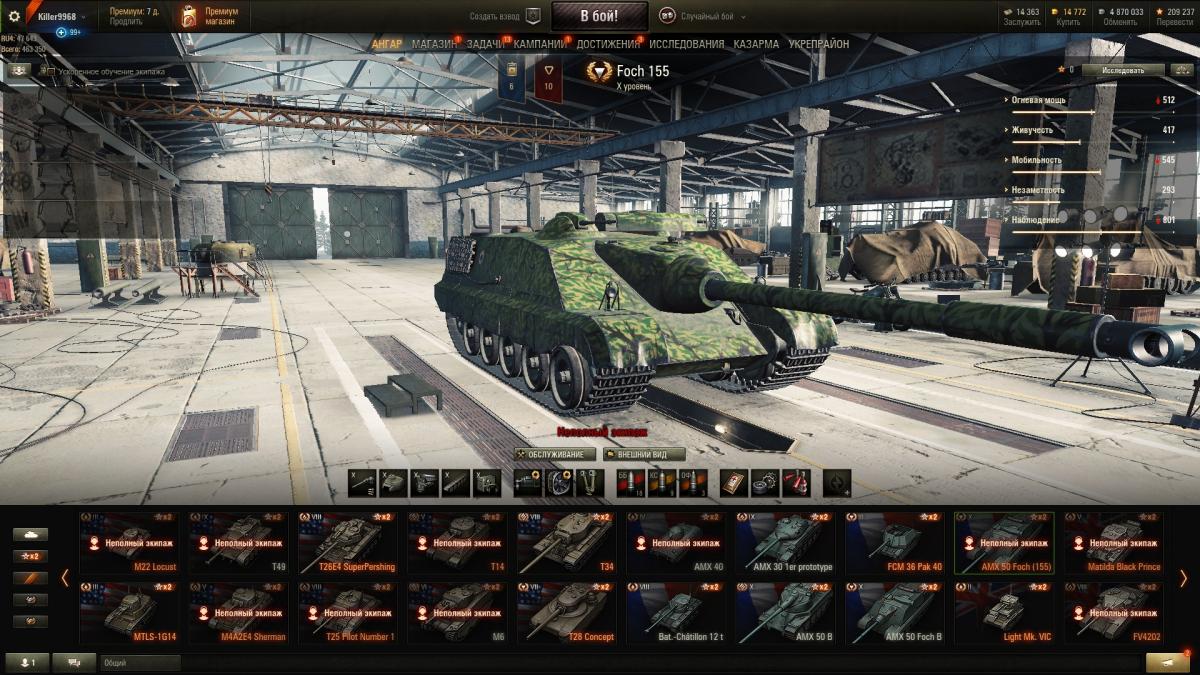
Task: Open the ВНЕШНИЙ ВИД appearance button
Action: [644, 454]
